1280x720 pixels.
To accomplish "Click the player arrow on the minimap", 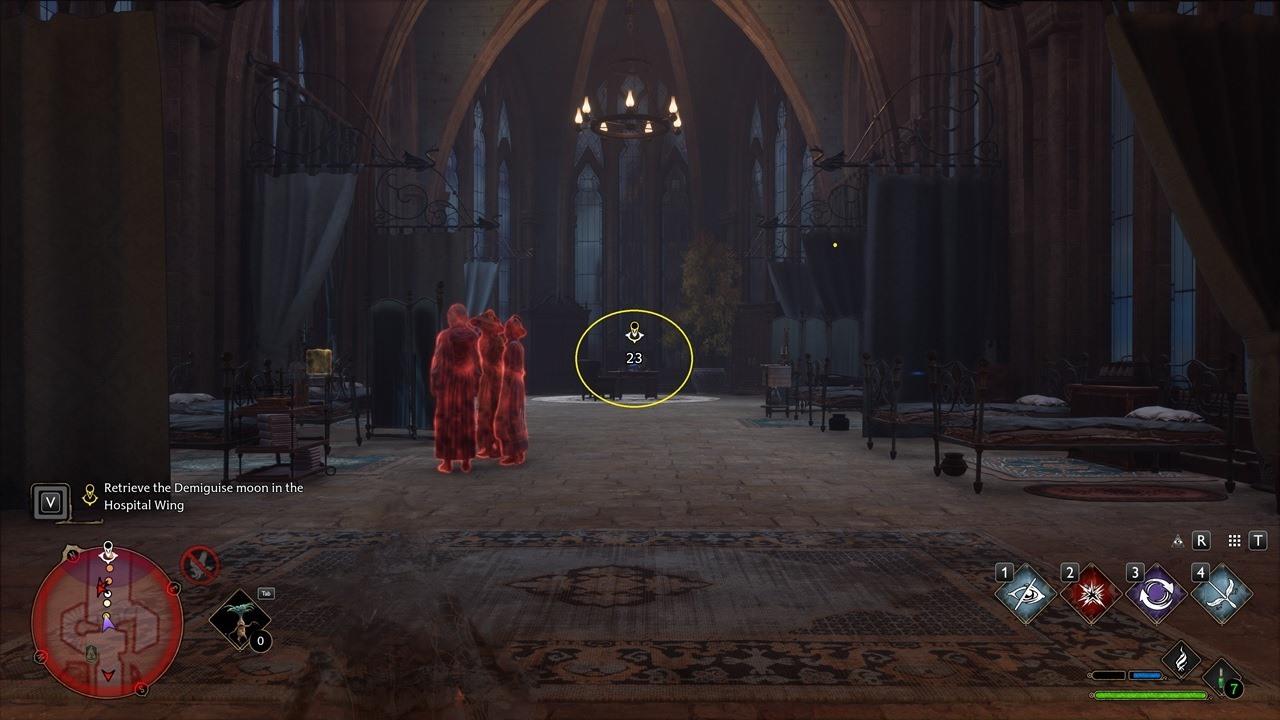I will [x=108, y=623].
